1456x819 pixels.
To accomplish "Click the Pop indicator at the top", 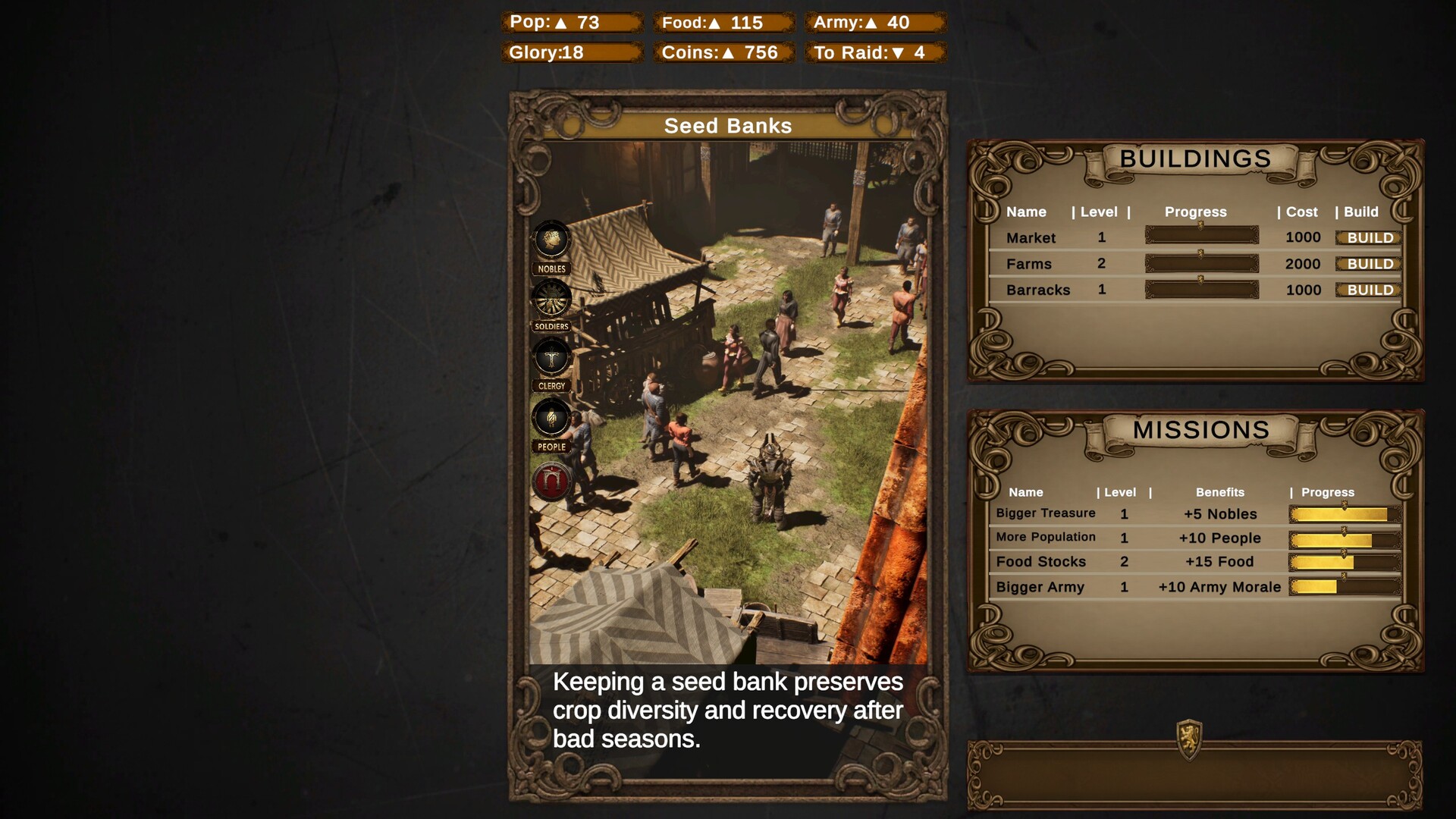I will (x=571, y=23).
